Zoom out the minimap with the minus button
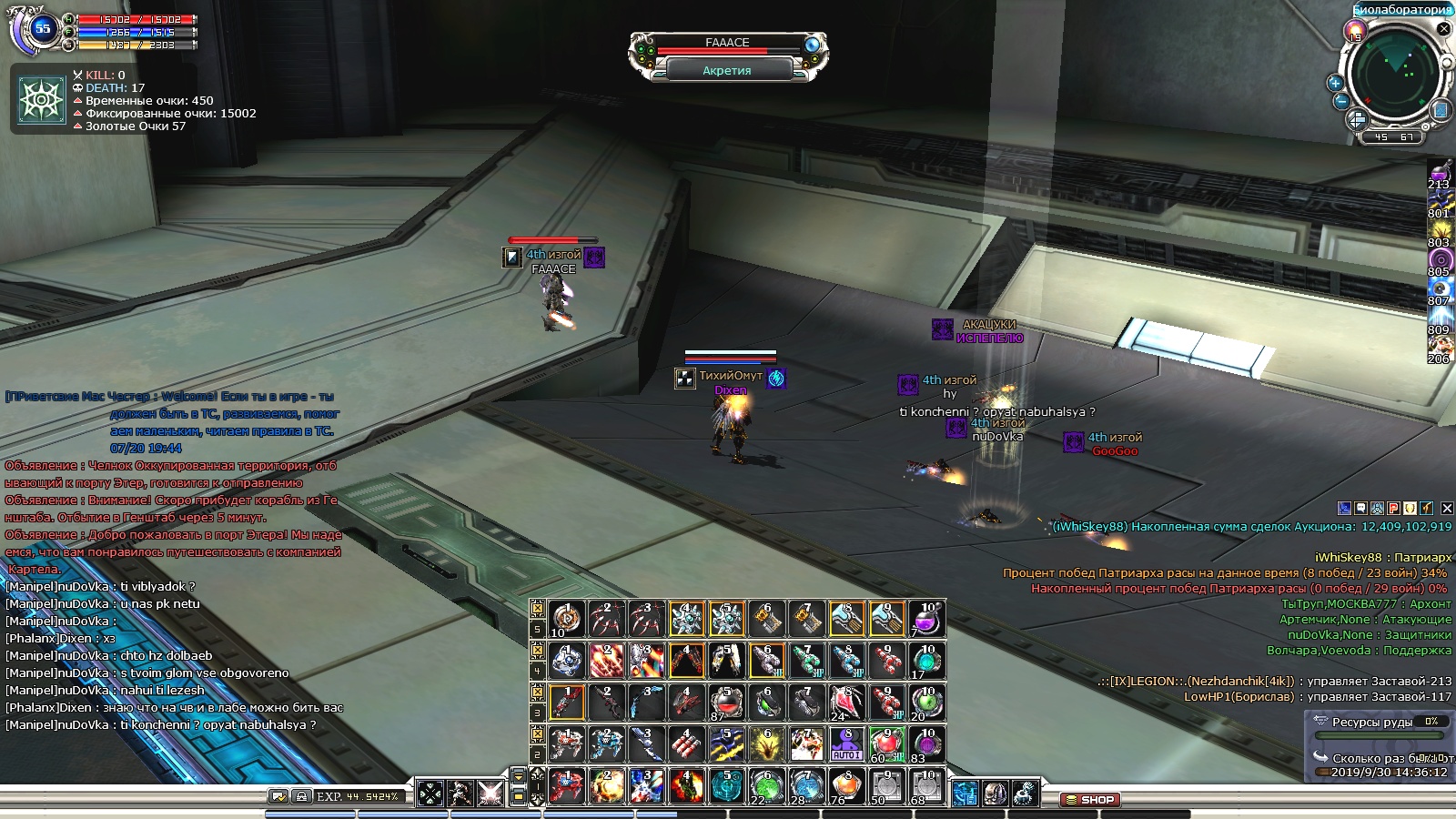 click(1340, 101)
